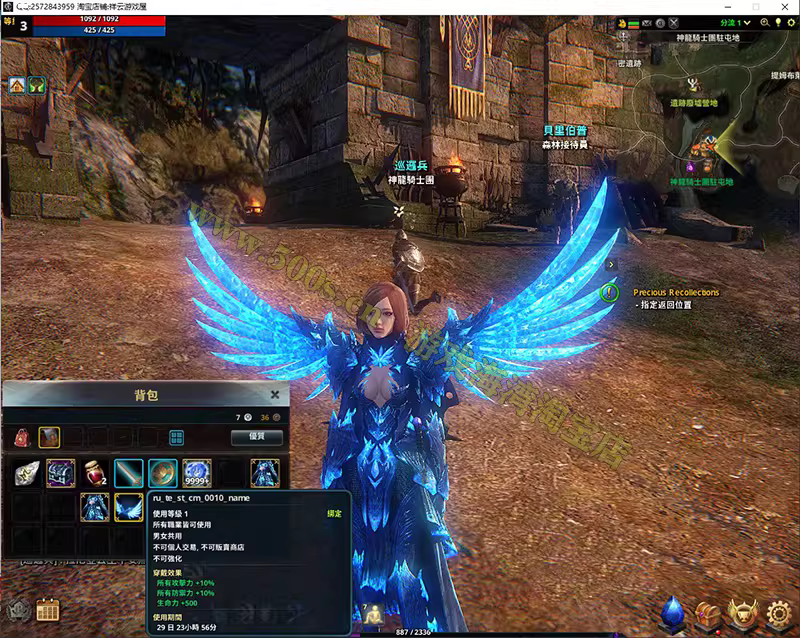Select the blue wings item slot

click(129, 507)
